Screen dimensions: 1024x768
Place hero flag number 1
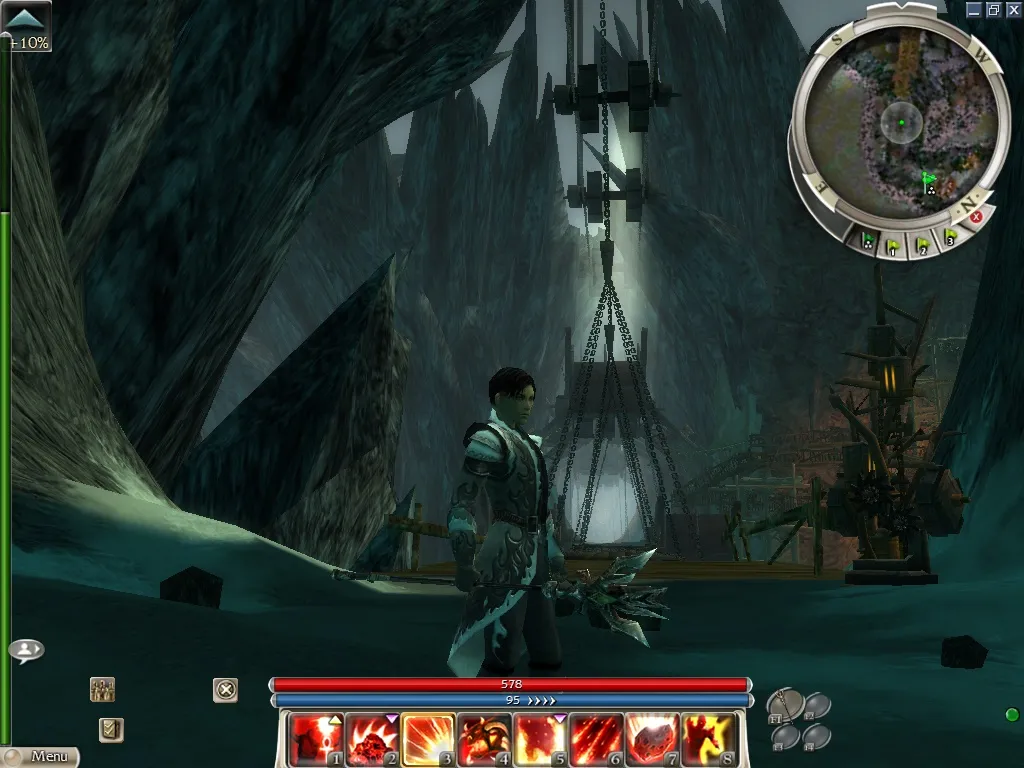895,244
